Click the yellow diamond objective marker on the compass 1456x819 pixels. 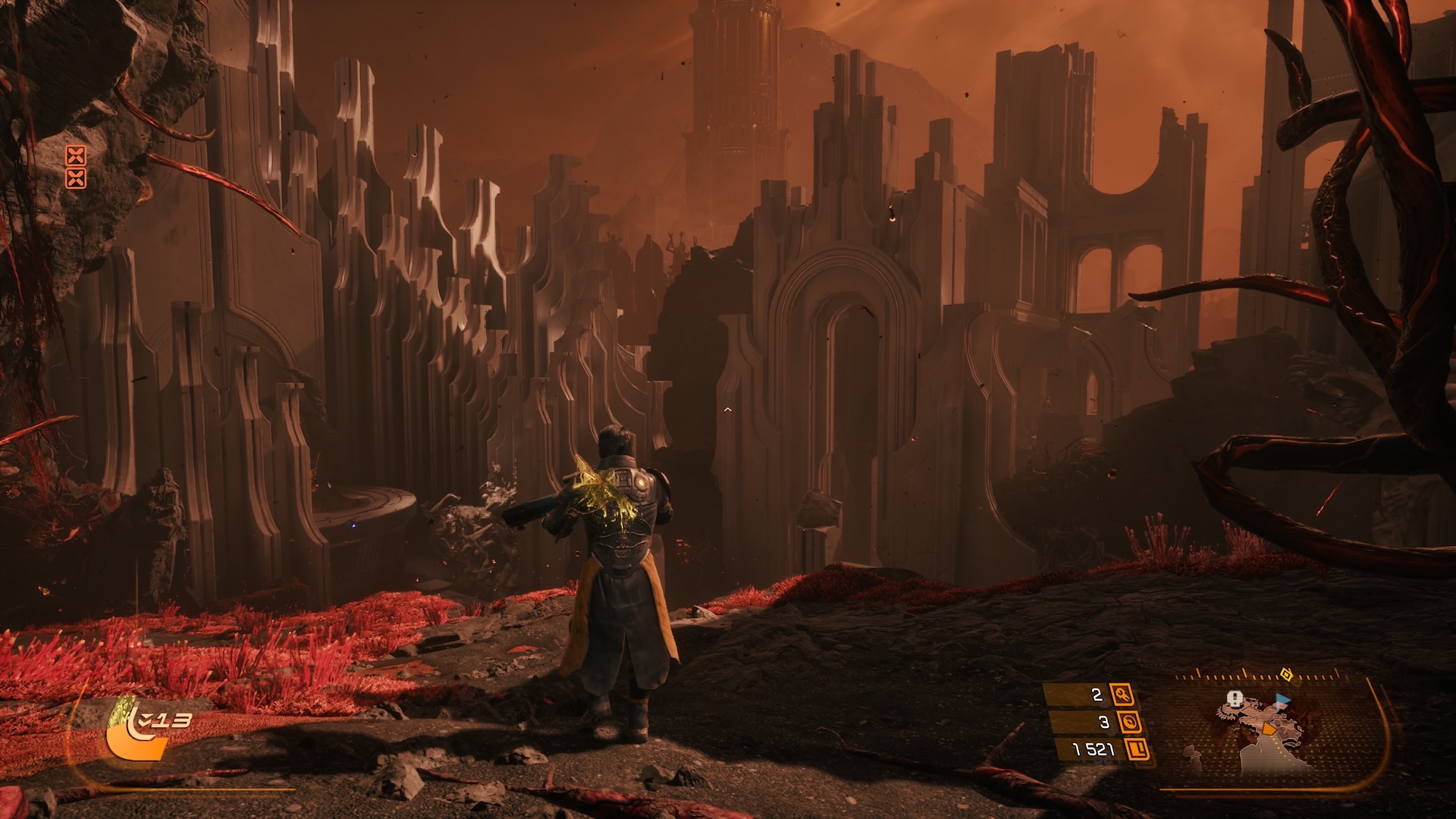point(1285,673)
